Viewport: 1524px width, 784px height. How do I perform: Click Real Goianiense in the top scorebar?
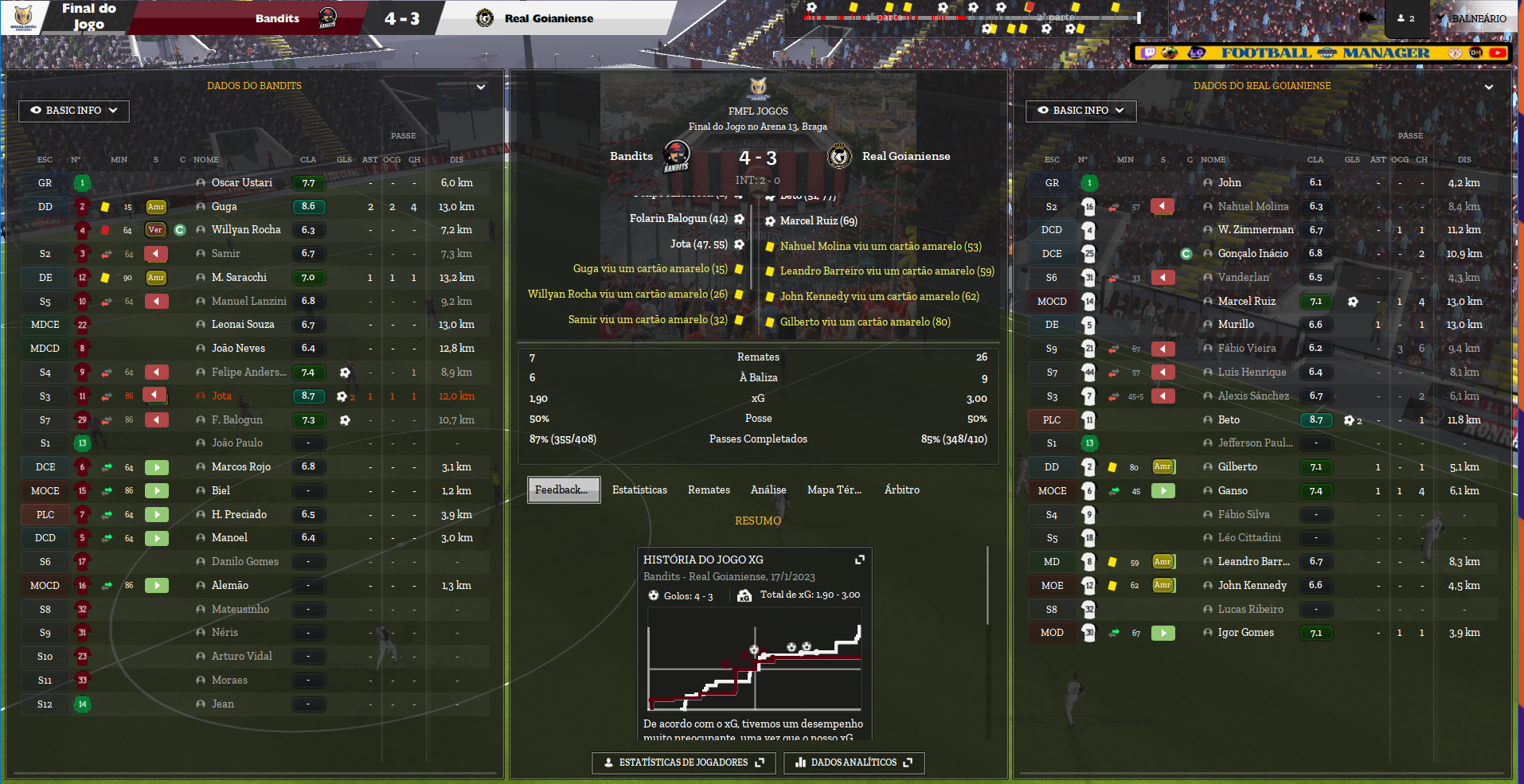click(549, 18)
